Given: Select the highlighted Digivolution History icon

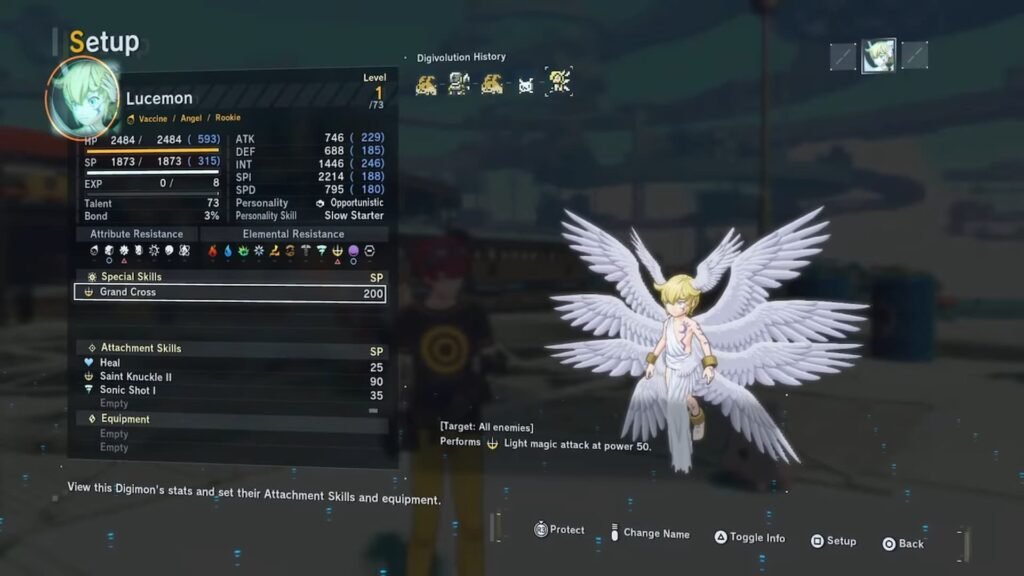Looking at the screenshot, I should [558, 83].
